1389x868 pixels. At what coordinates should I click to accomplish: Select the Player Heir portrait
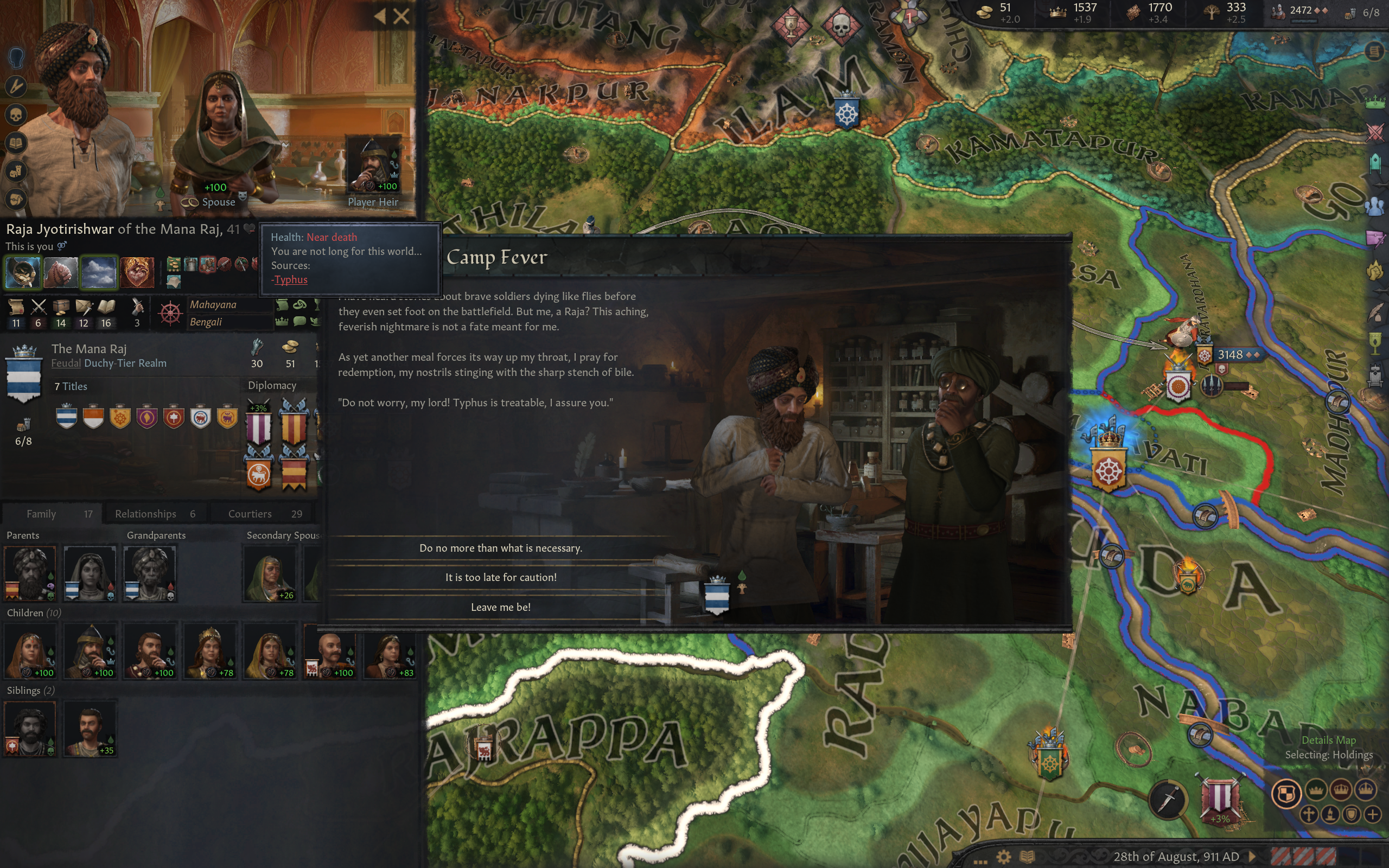click(x=373, y=167)
